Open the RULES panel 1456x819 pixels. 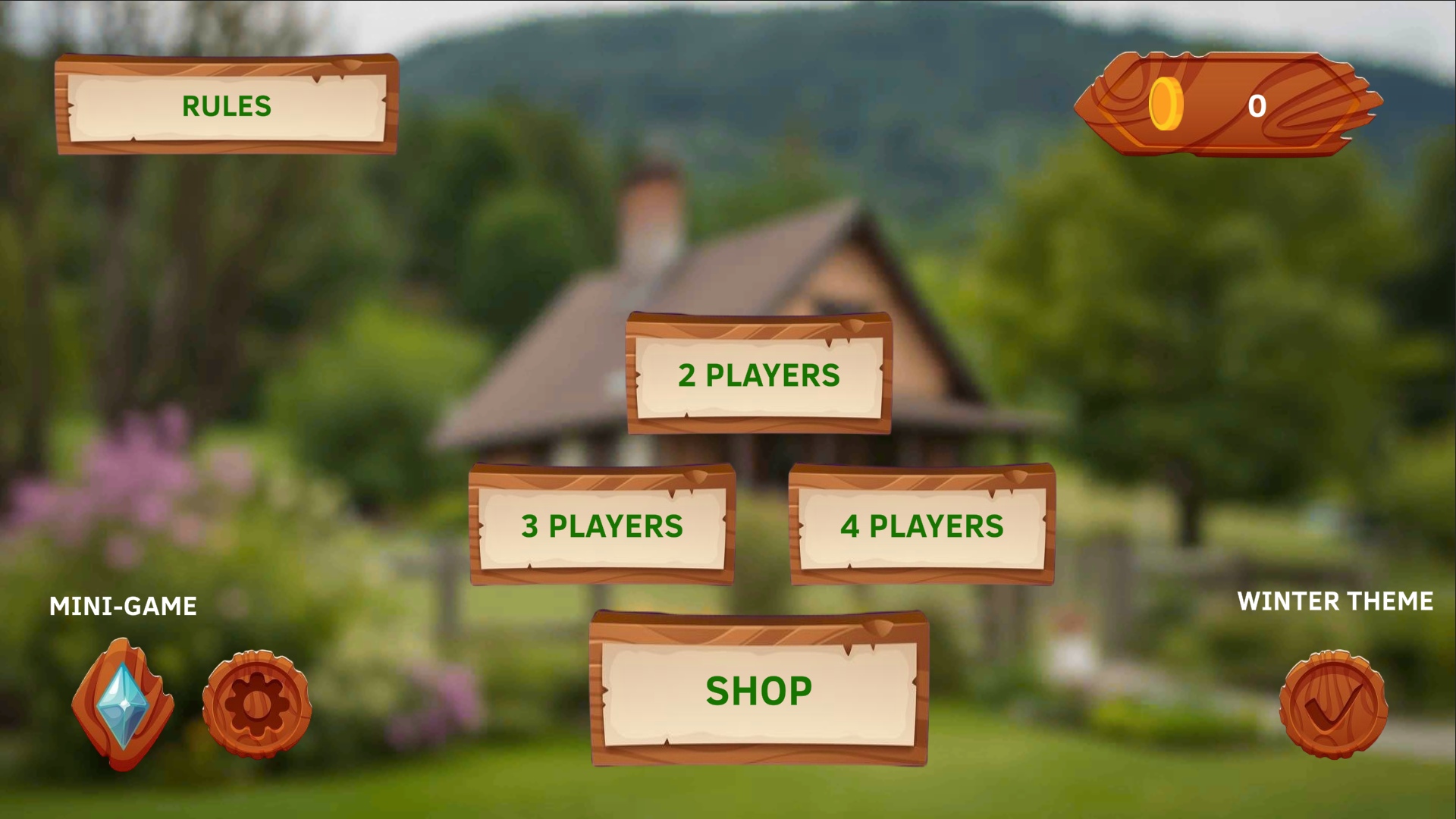(x=226, y=106)
